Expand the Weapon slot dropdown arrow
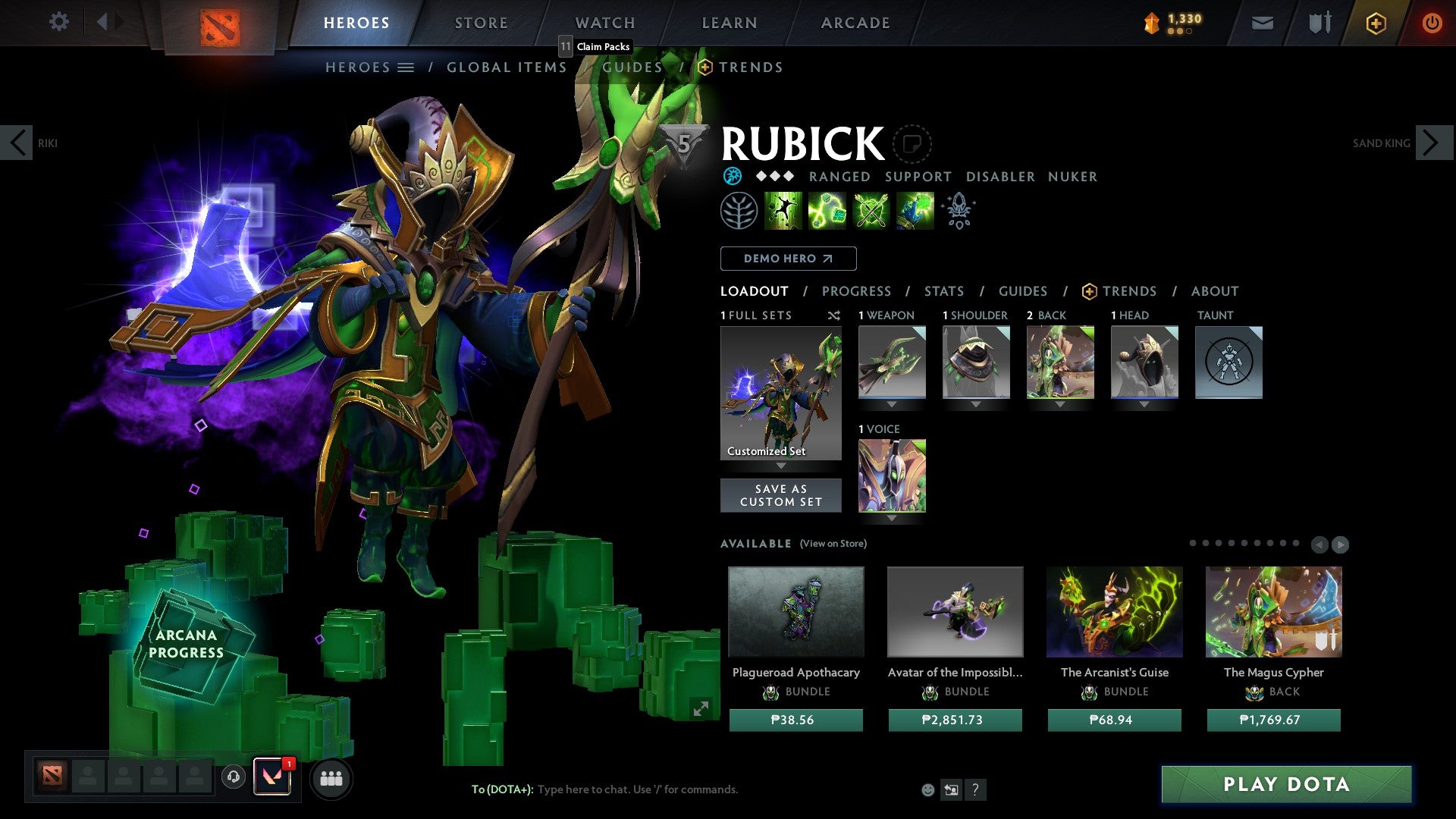The image size is (1456, 819). [892, 404]
